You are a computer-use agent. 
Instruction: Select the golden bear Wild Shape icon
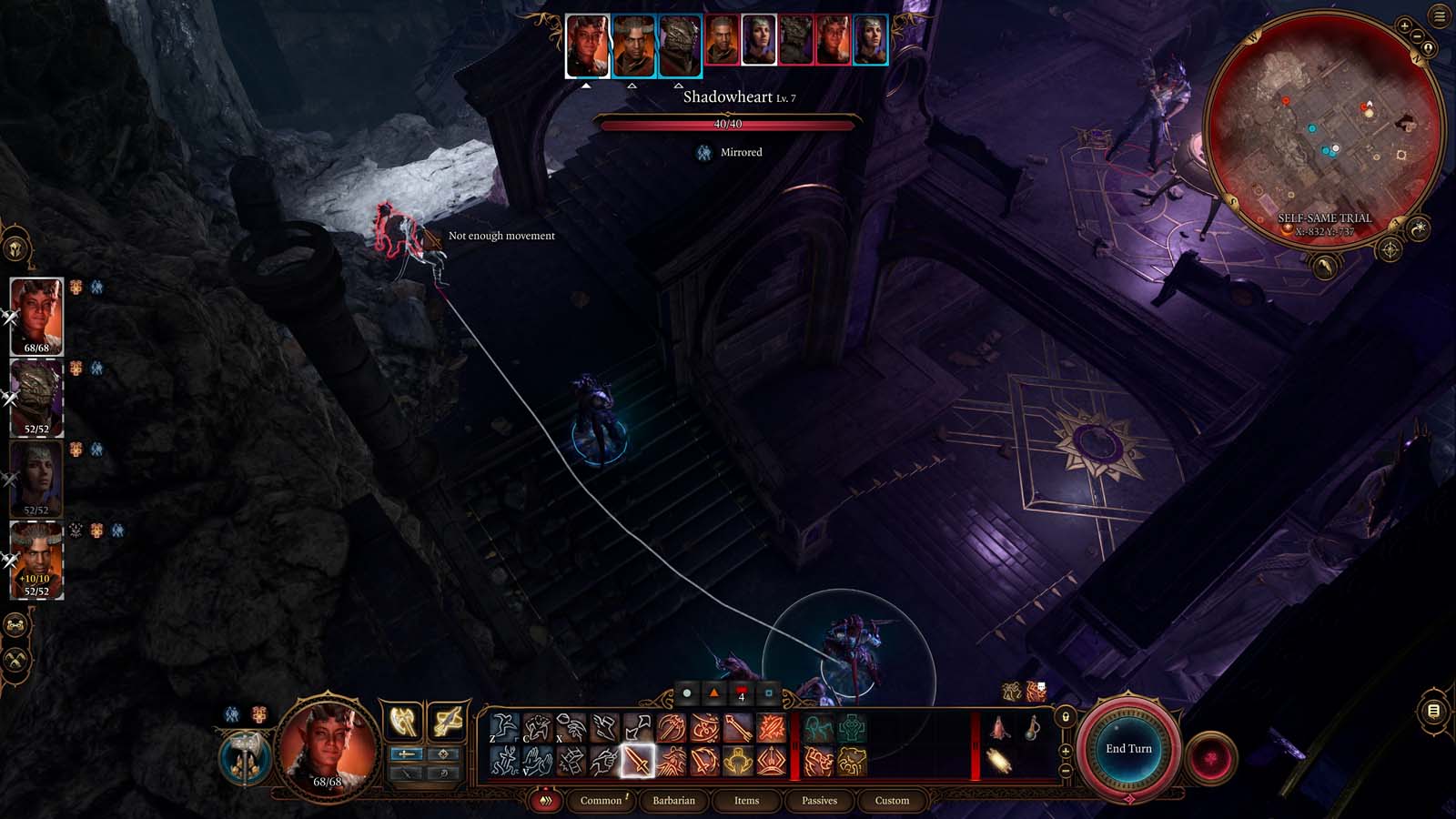852,761
